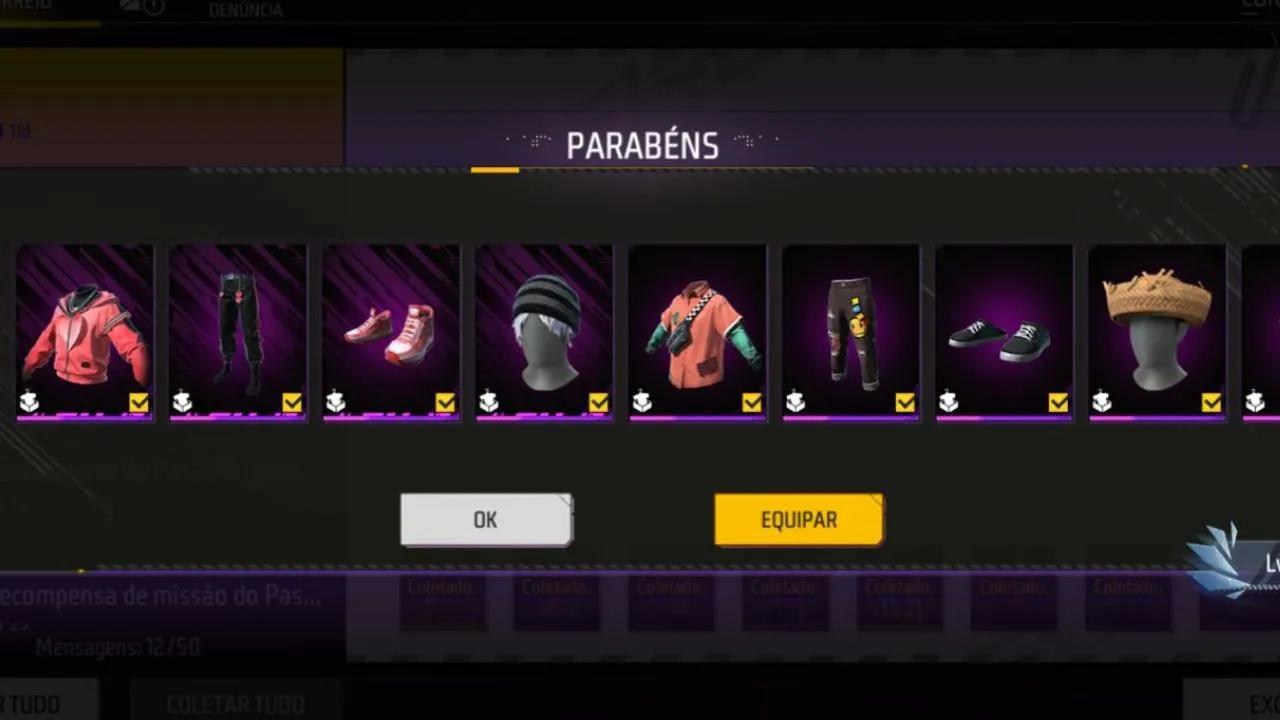Image resolution: width=1280 pixels, height=720 pixels.
Task: Select the wardrobe icon on the red sneakers card
Action: [335, 400]
